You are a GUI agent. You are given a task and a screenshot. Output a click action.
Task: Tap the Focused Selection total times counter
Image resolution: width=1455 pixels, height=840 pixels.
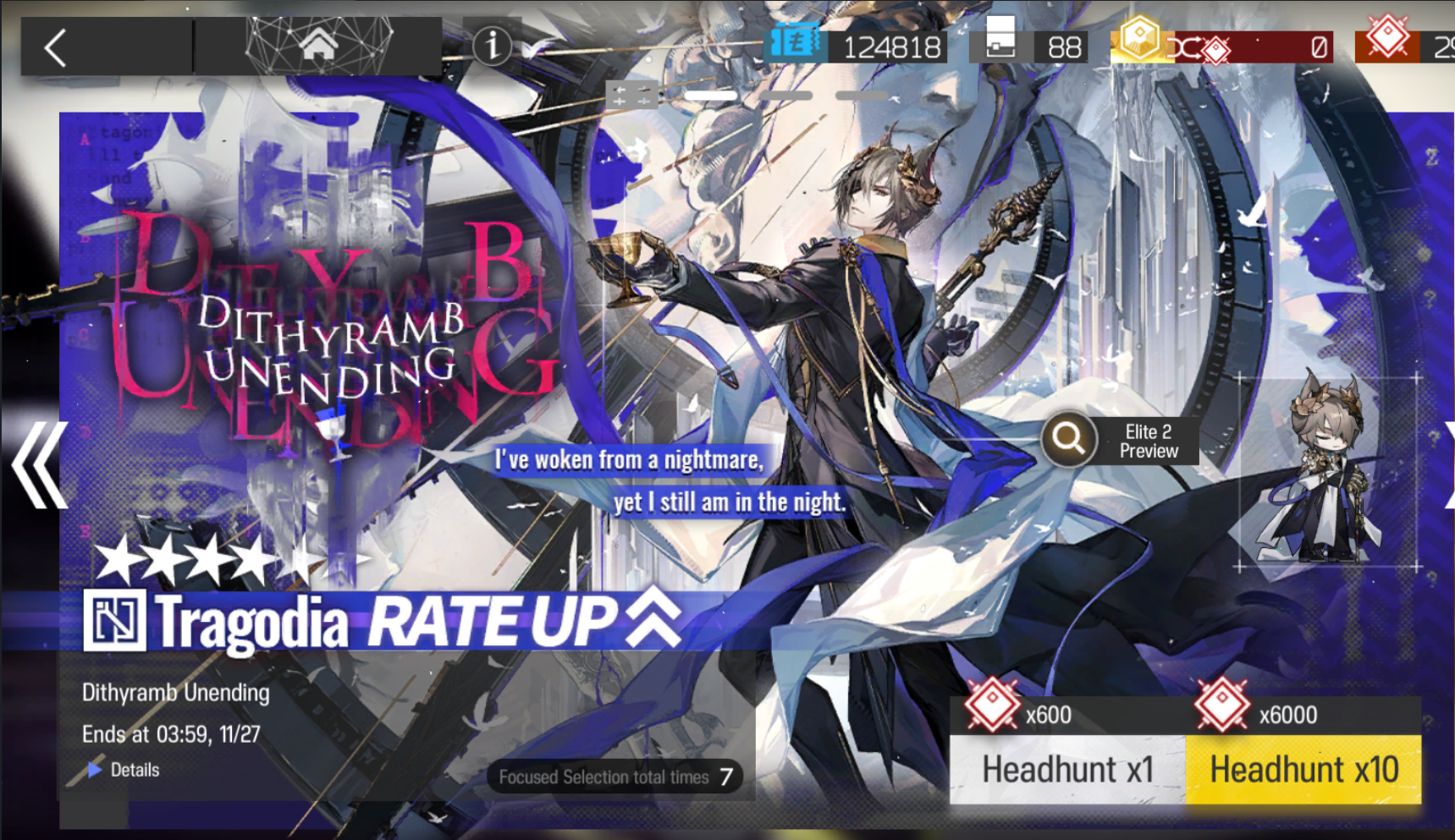click(615, 777)
